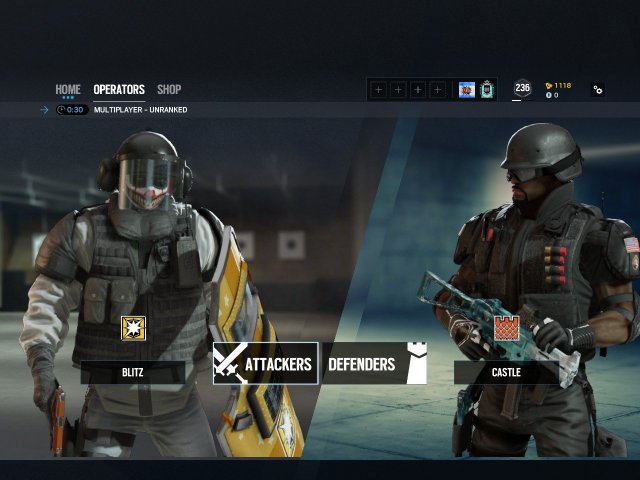Viewport: 640px width, 480px height.
Task: Choose the Blitz operator label
Action: coord(133,373)
